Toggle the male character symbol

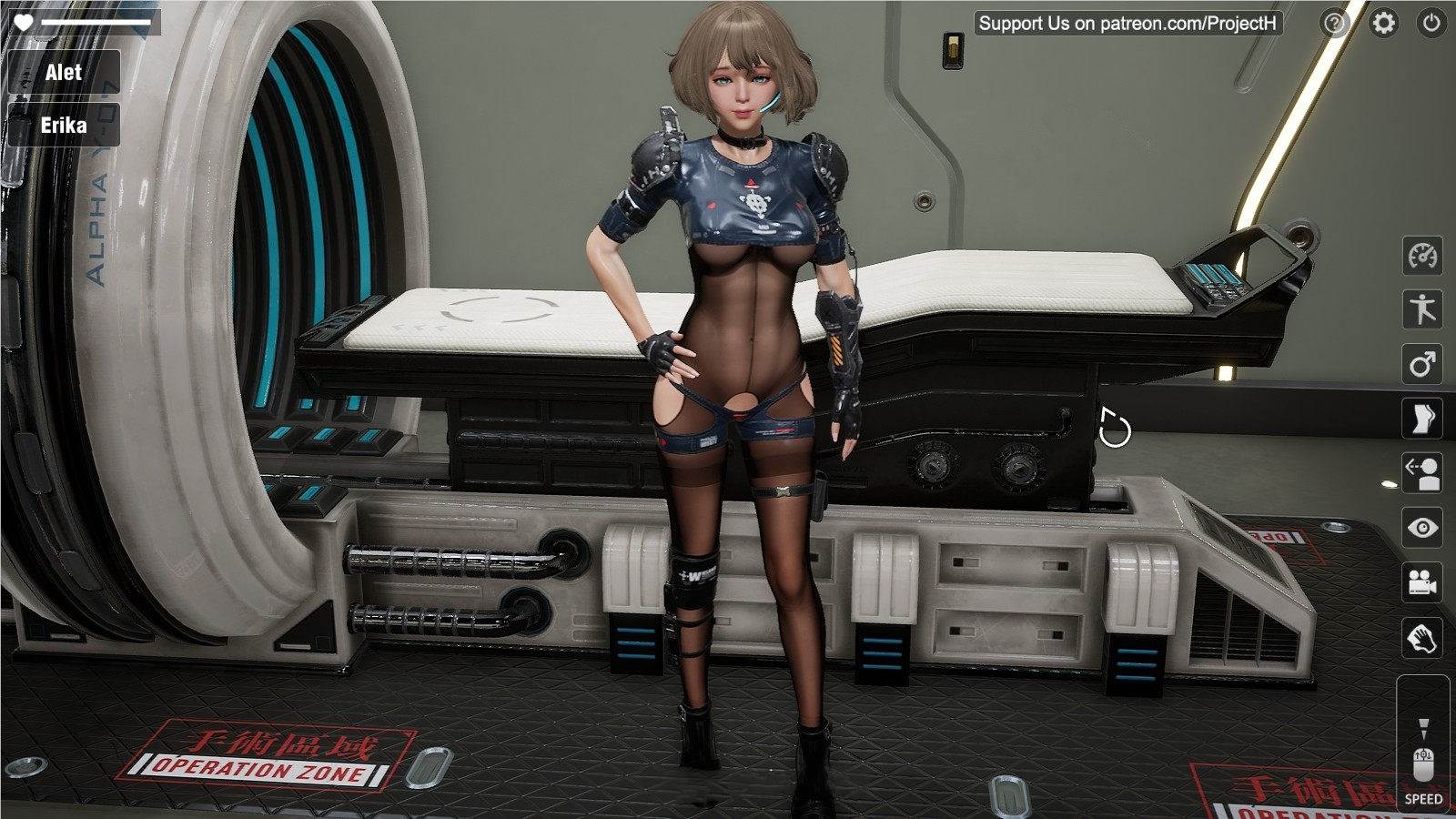pos(1424,365)
